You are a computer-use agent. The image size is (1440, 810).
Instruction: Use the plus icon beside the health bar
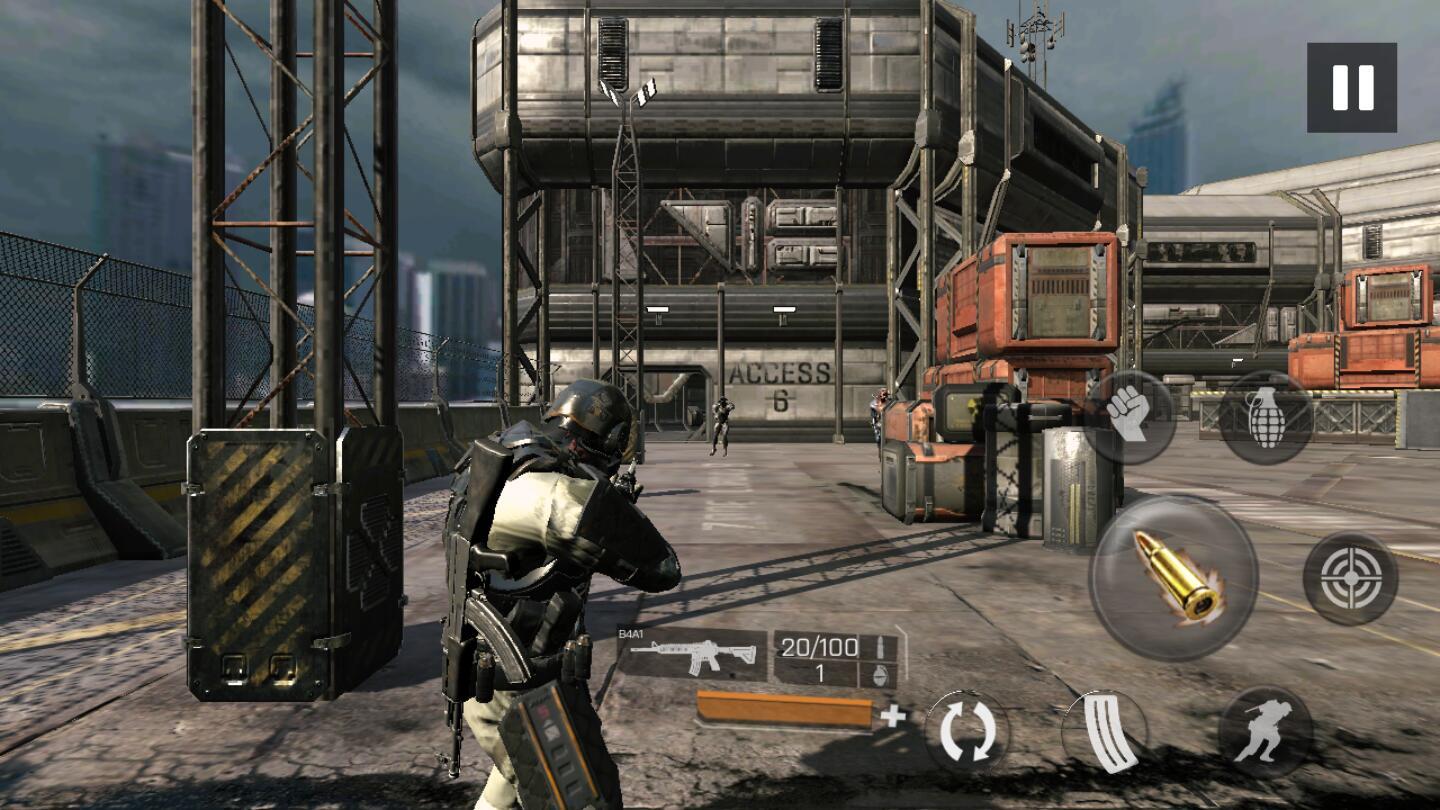[x=893, y=715]
